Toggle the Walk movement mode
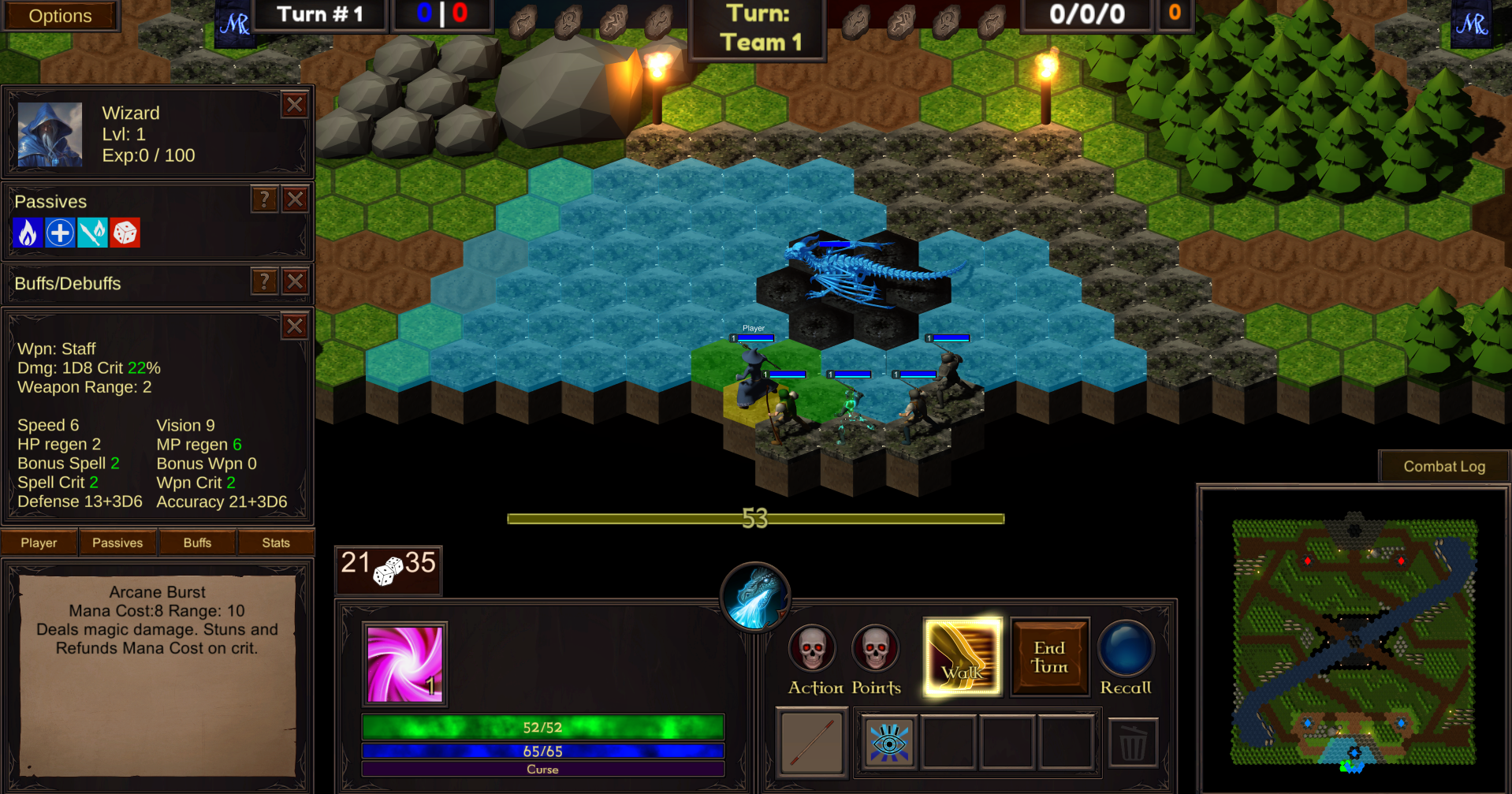 (x=962, y=657)
